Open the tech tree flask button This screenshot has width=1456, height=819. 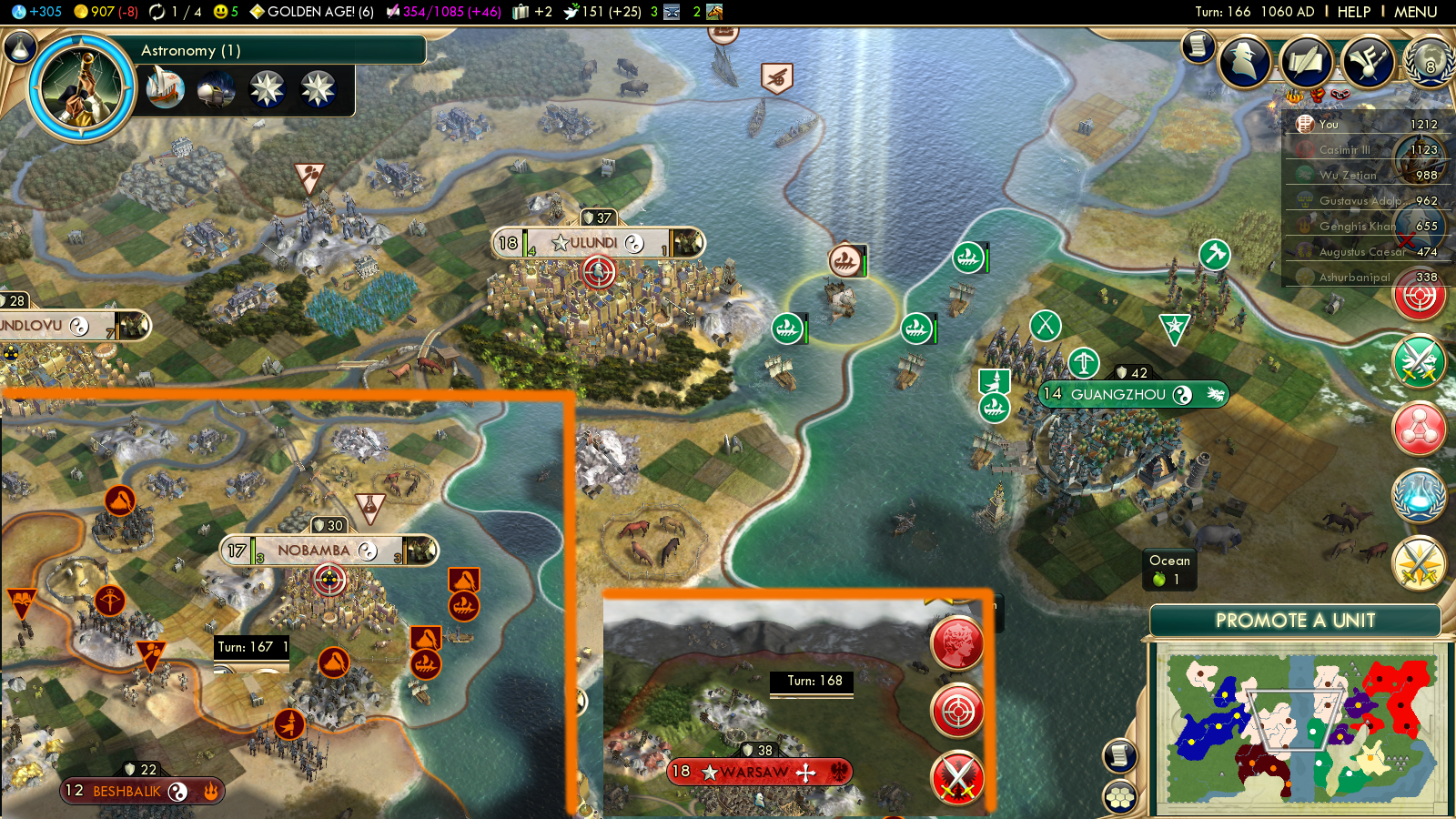[19, 47]
